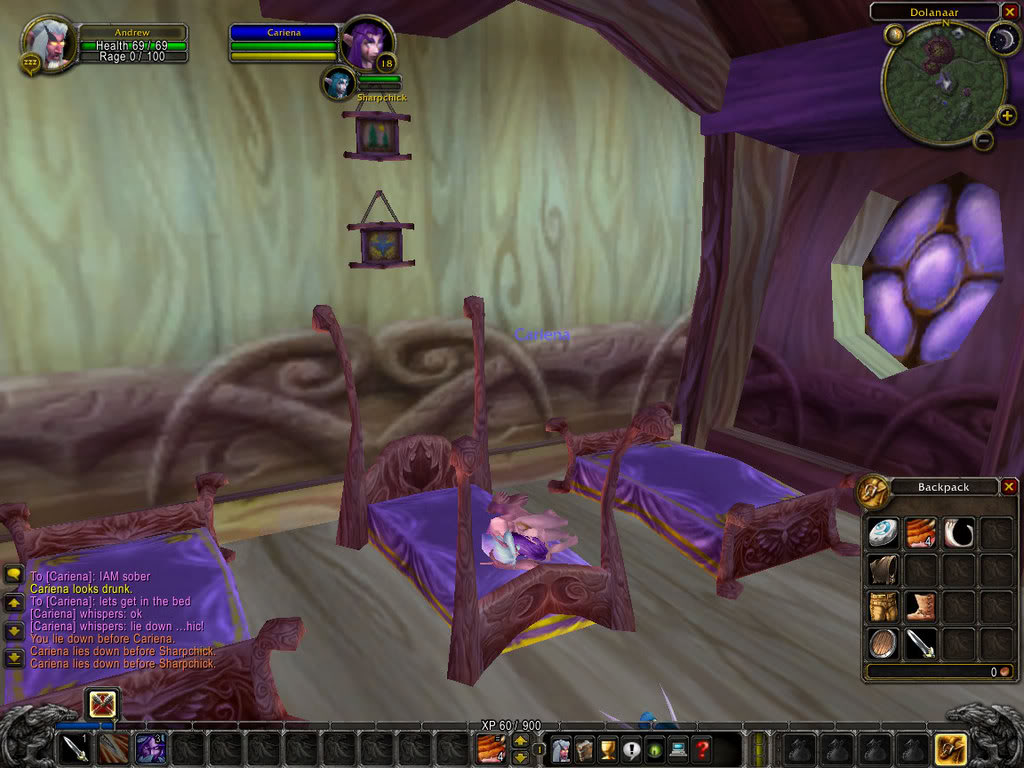Select the leather boot in the backpack
Screen dimensions: 1024x768
click(x=920, y=607)
